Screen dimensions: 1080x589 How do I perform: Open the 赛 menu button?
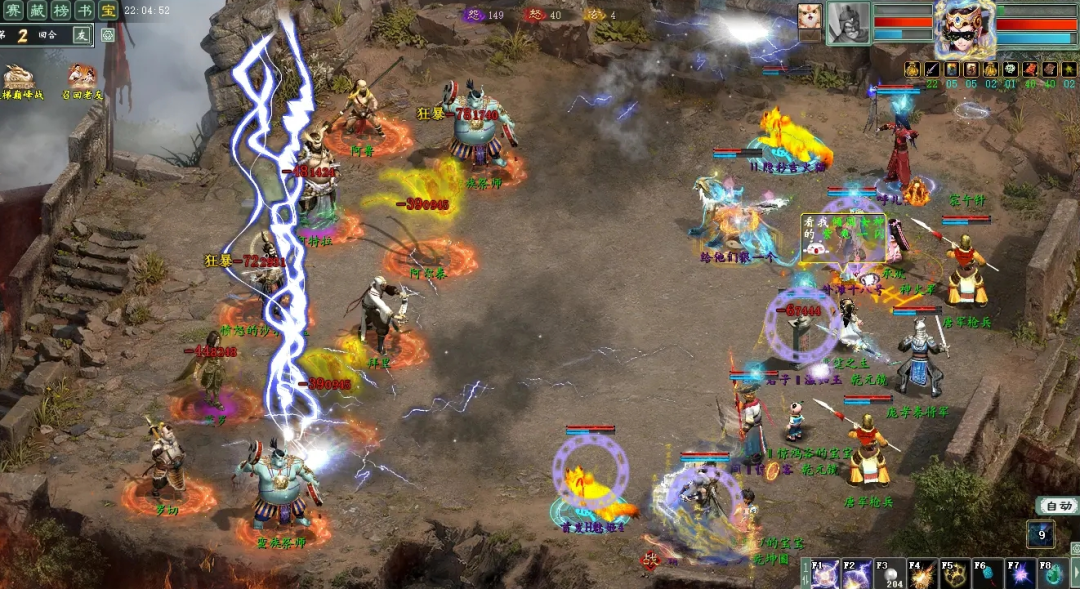coord(12,11)
